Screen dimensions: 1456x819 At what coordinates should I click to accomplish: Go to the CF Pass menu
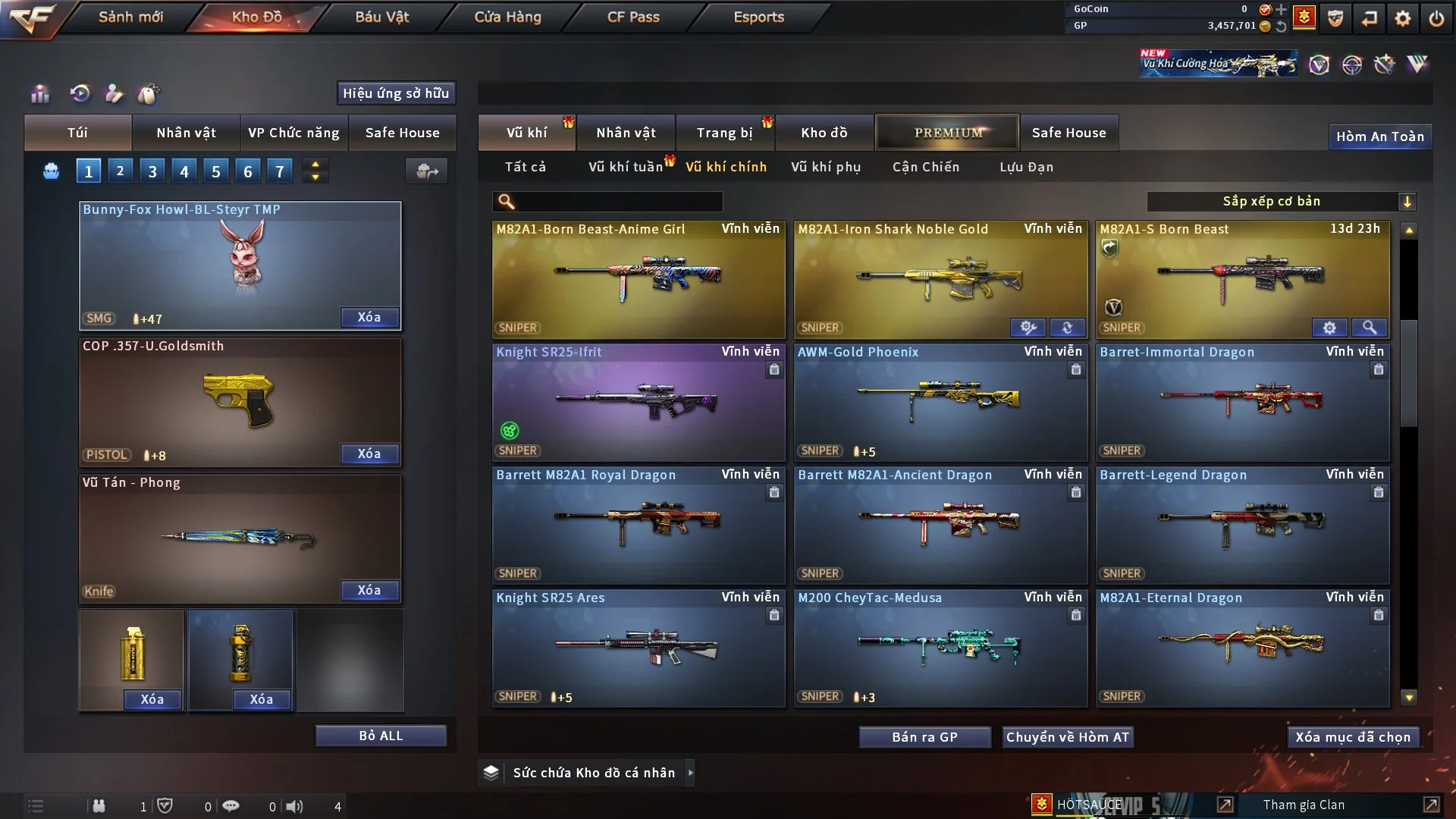633,17
